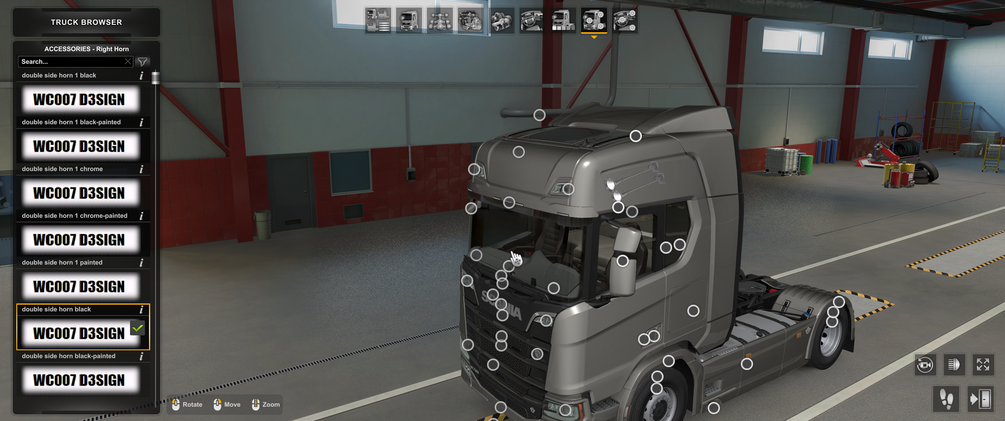Choose double side horn 1 painted
This screenshot has width=1005, height=421.
pos(79,286)
